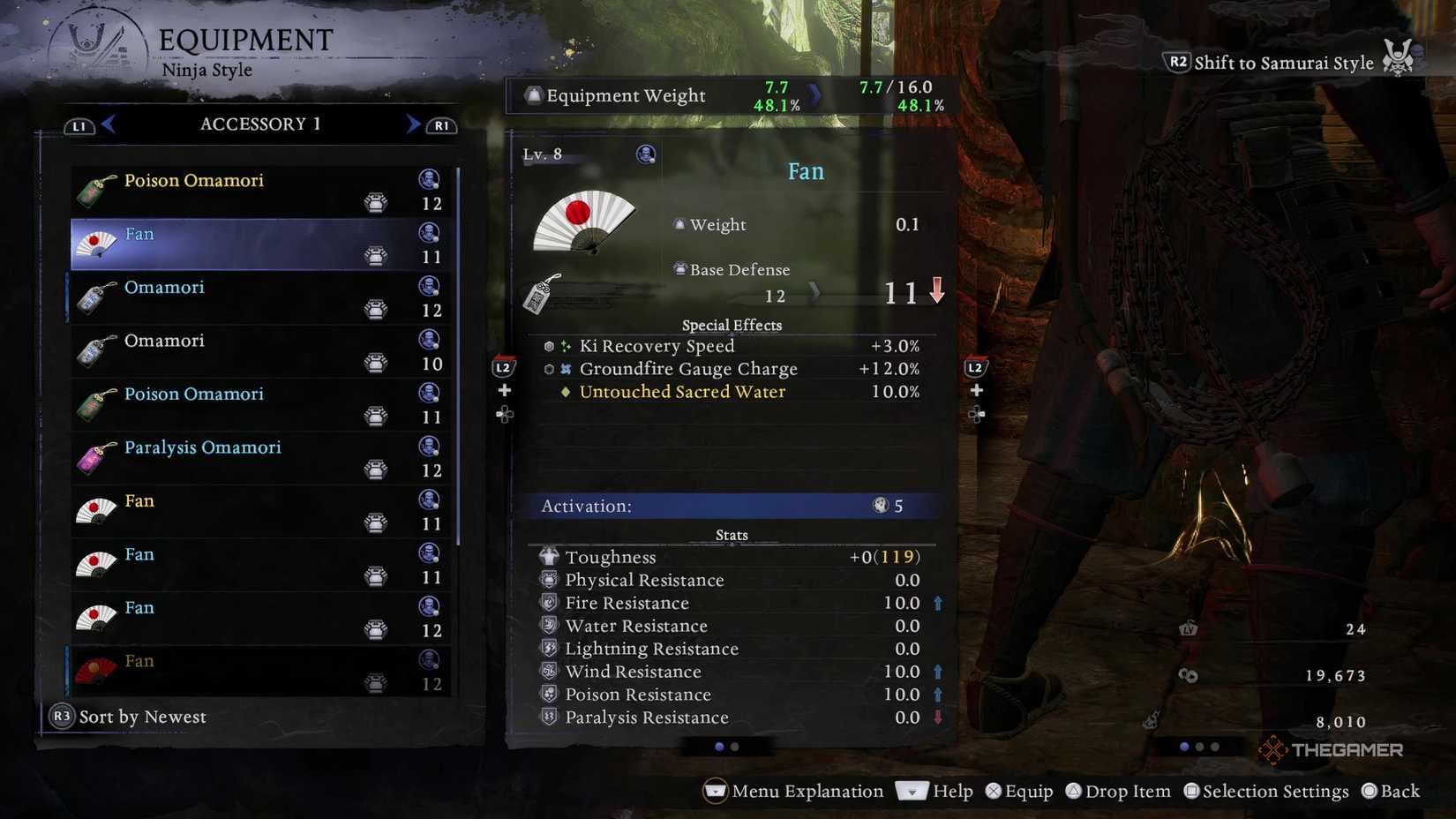Select the Accessory 1 category tab
The width and height of the screenshot is (1456, 819).
259,124
